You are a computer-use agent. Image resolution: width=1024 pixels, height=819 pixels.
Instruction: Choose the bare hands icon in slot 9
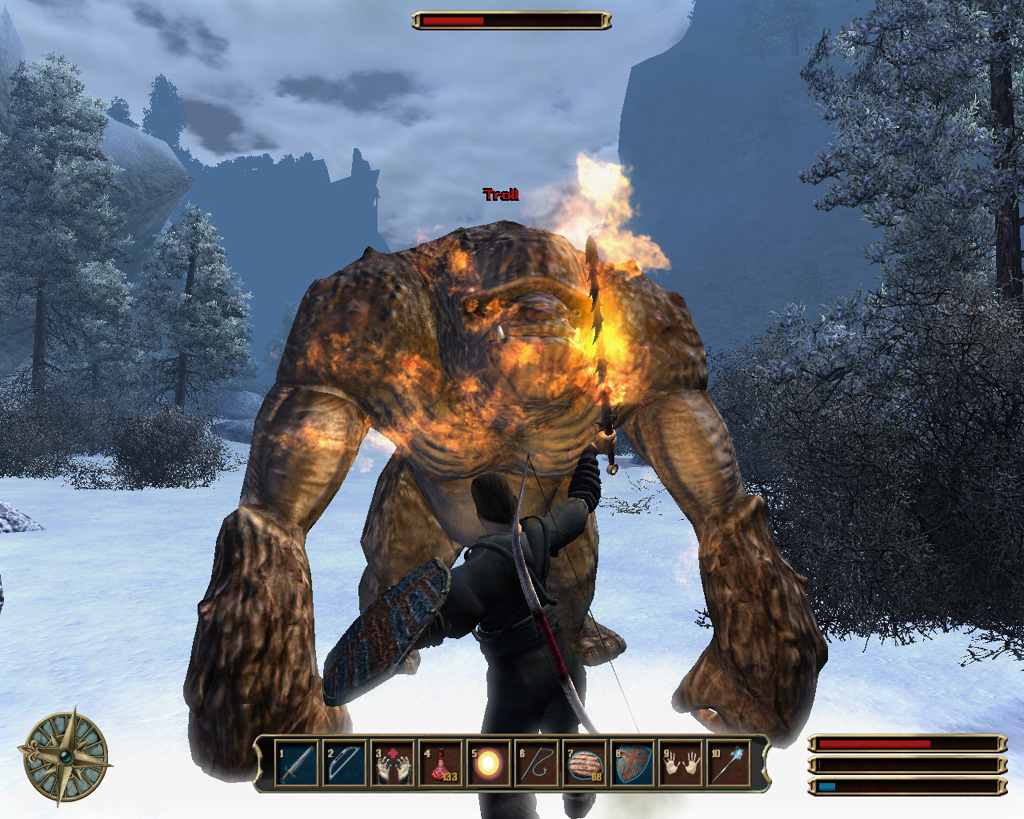click(681, 765)
